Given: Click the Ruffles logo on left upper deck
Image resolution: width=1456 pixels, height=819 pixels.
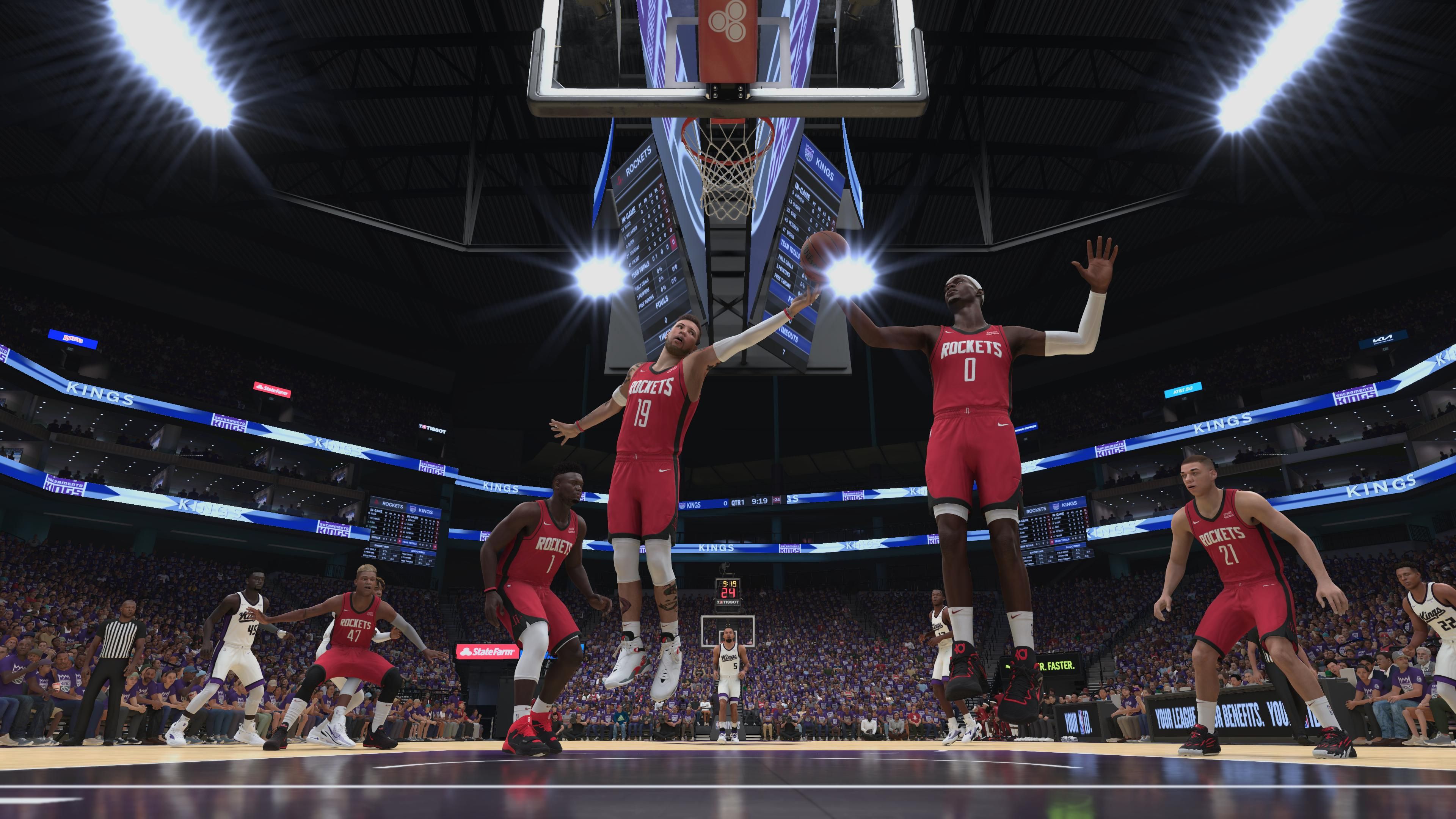Looking at the screenshot, I should click(73, 340).
